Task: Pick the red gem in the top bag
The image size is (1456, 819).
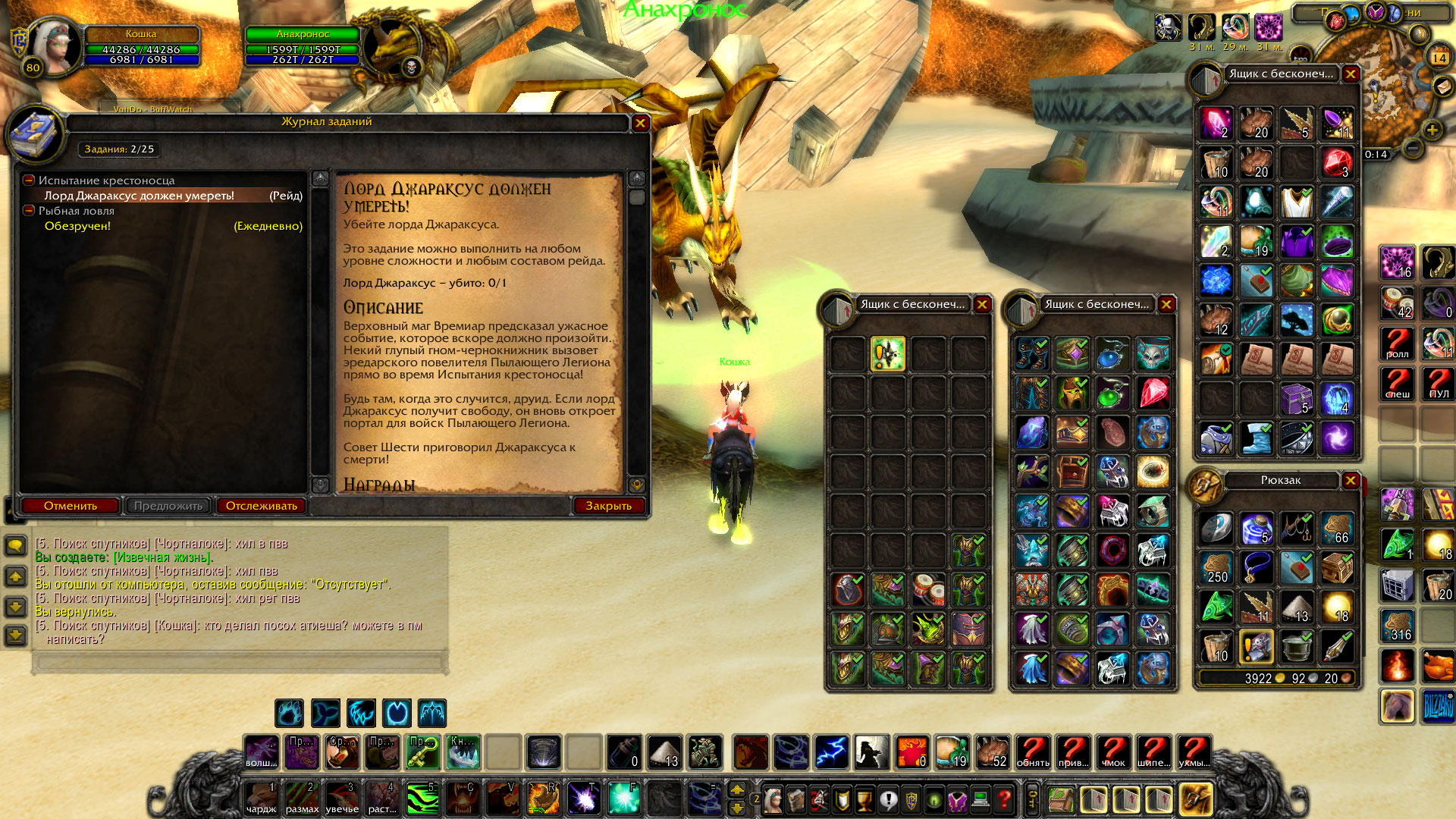Action: click(1336, 162)
